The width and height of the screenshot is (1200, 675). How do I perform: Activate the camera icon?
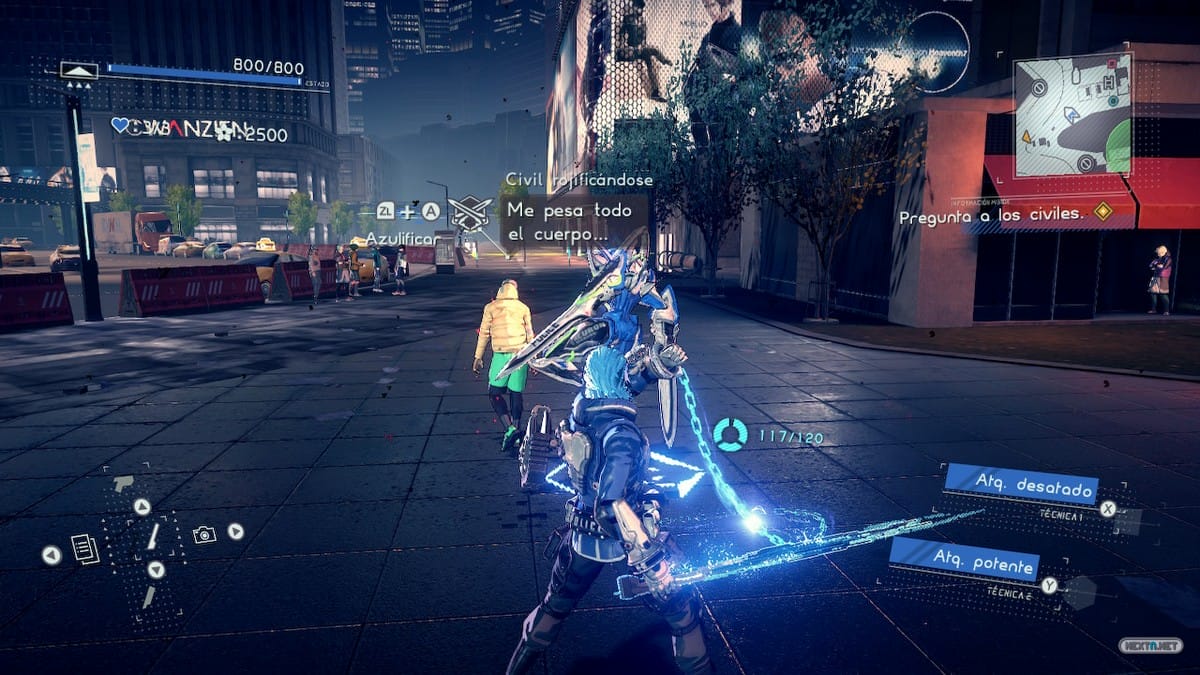[x=204, y=535]
